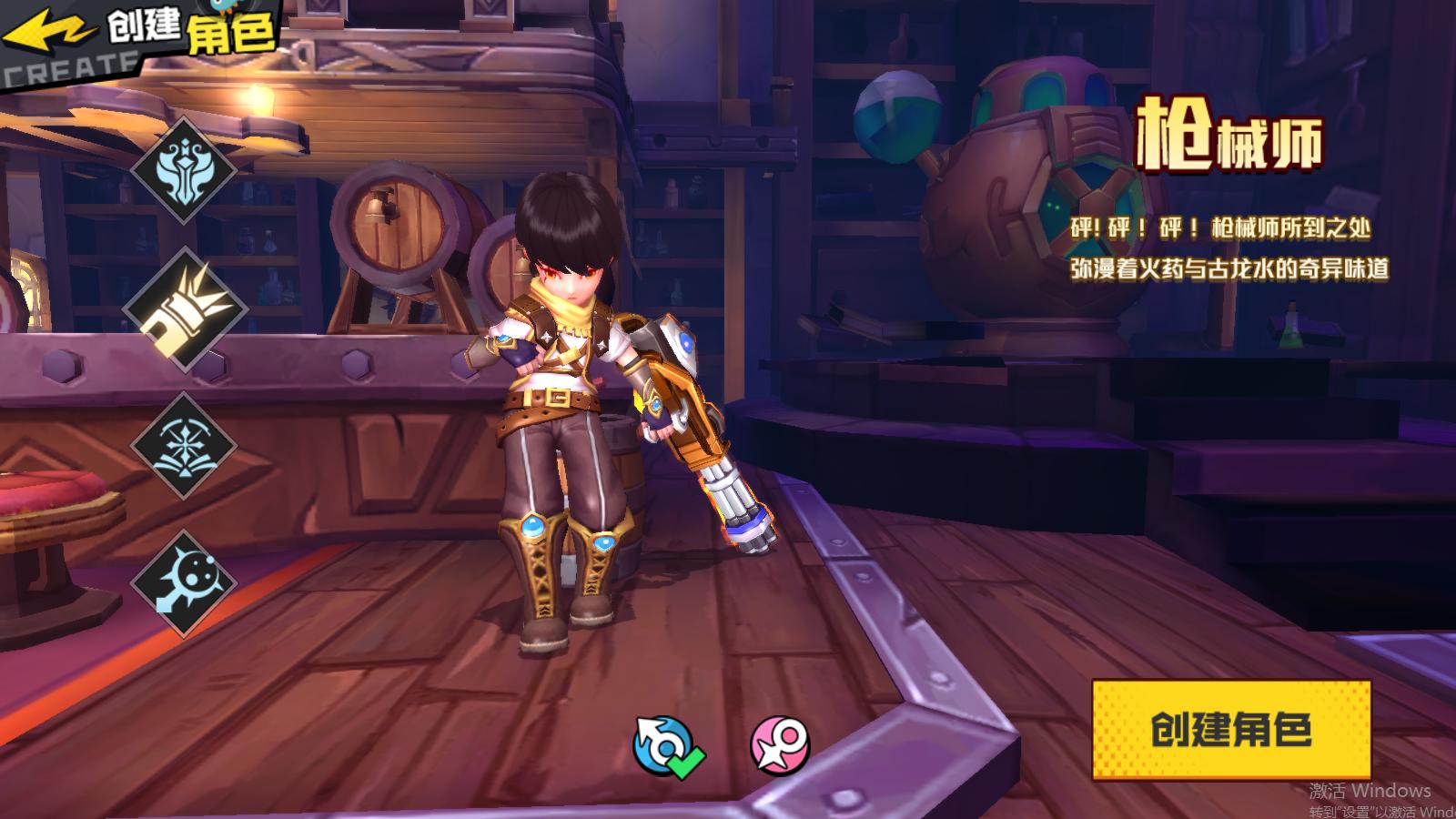Switch to the pink female gender symbol
Screen dimensions: 1456x819
(x=780, y=746)
